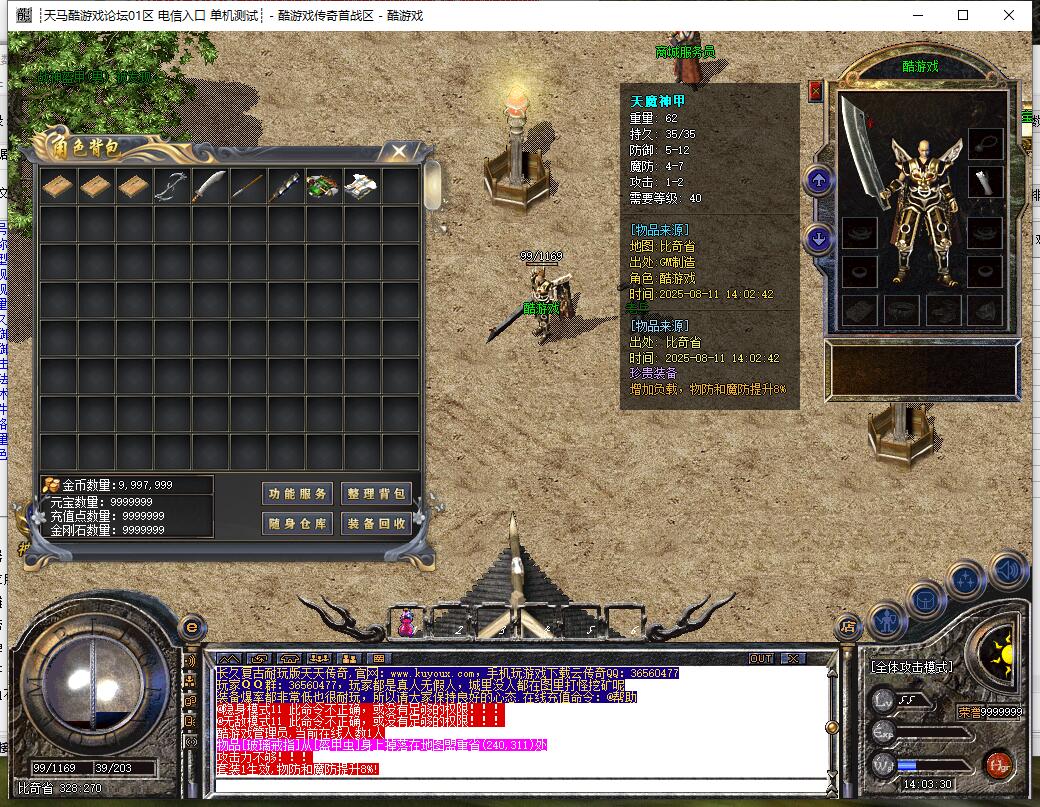Select the equipped white candle item slot
The width and height of the screenshot is (1040, 807).
pos(986,182)
